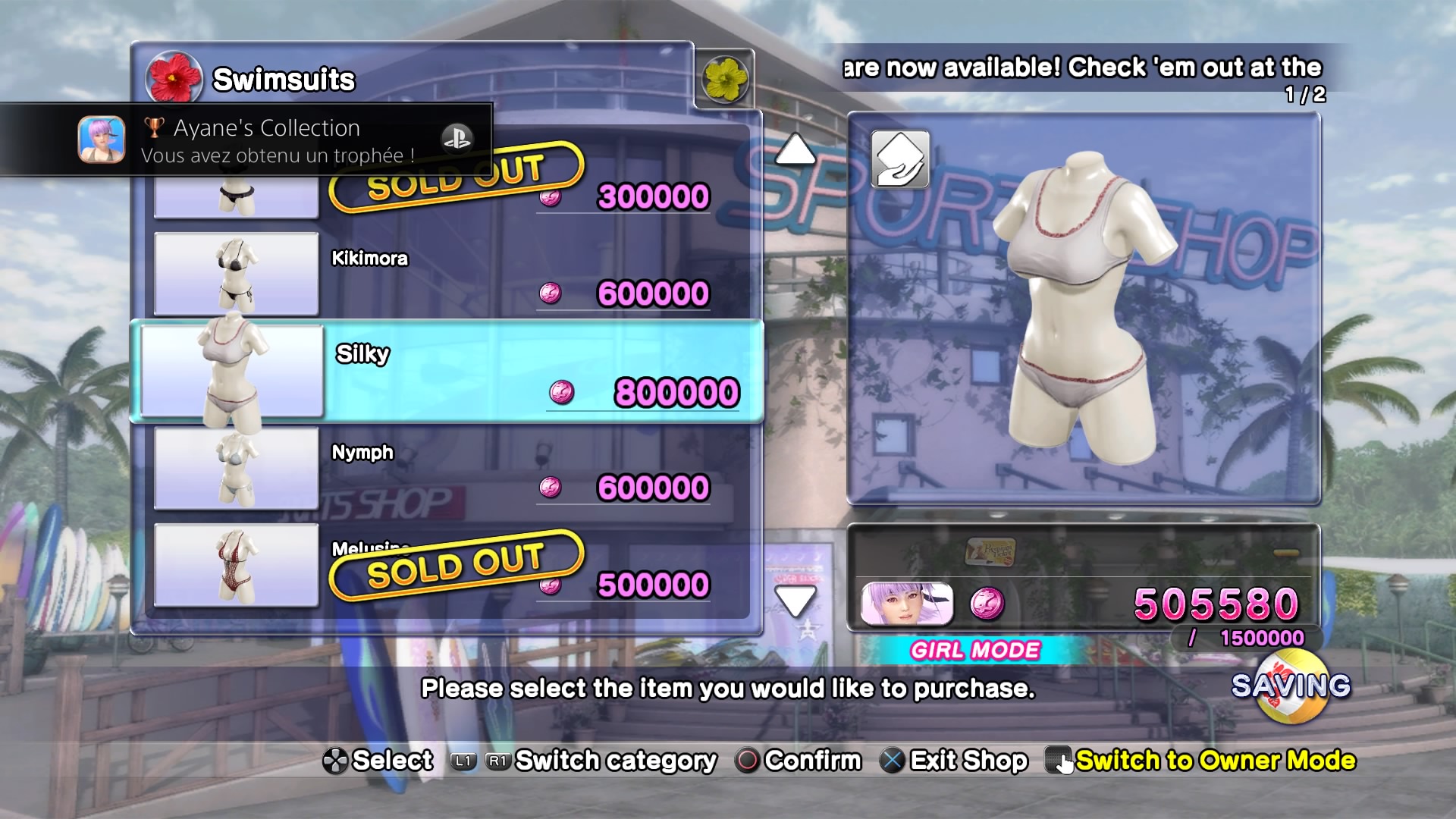Click the Nymph swimsuit thumbnail
Screen dimensions: 1456x819
pos(236,469)
